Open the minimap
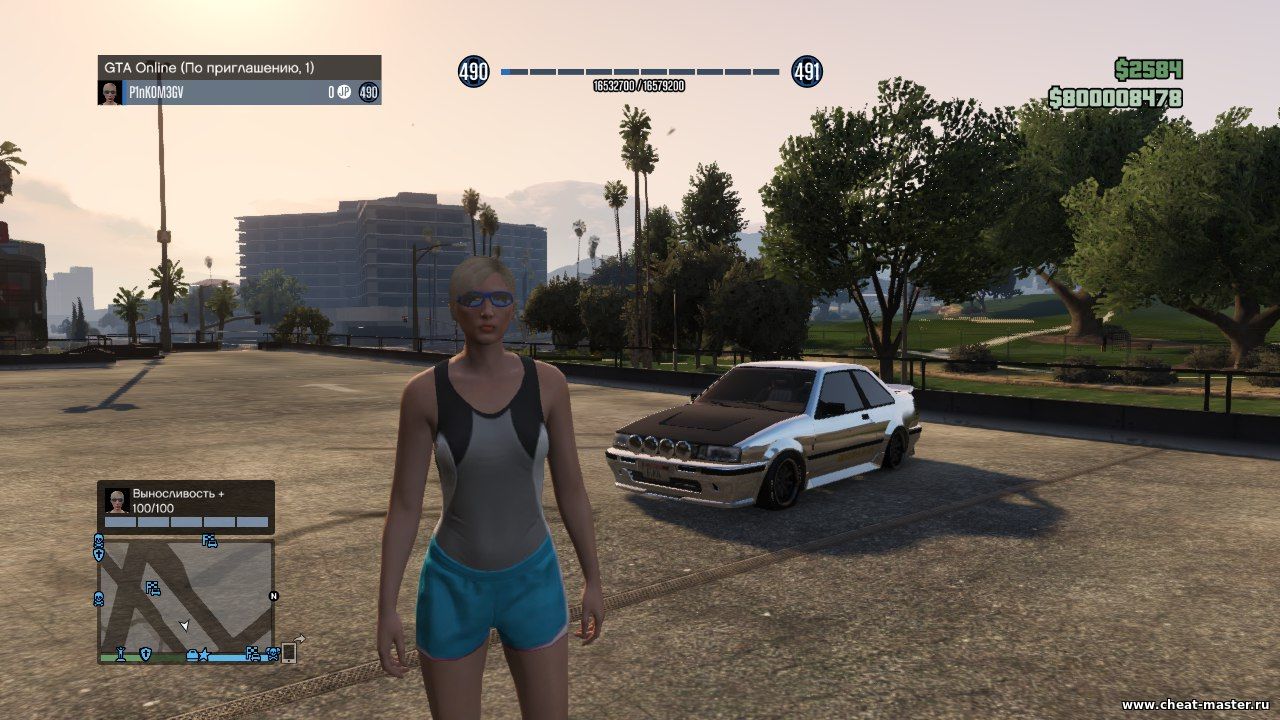This screenshot has width=1280, height=720. (x=186, y=598)
